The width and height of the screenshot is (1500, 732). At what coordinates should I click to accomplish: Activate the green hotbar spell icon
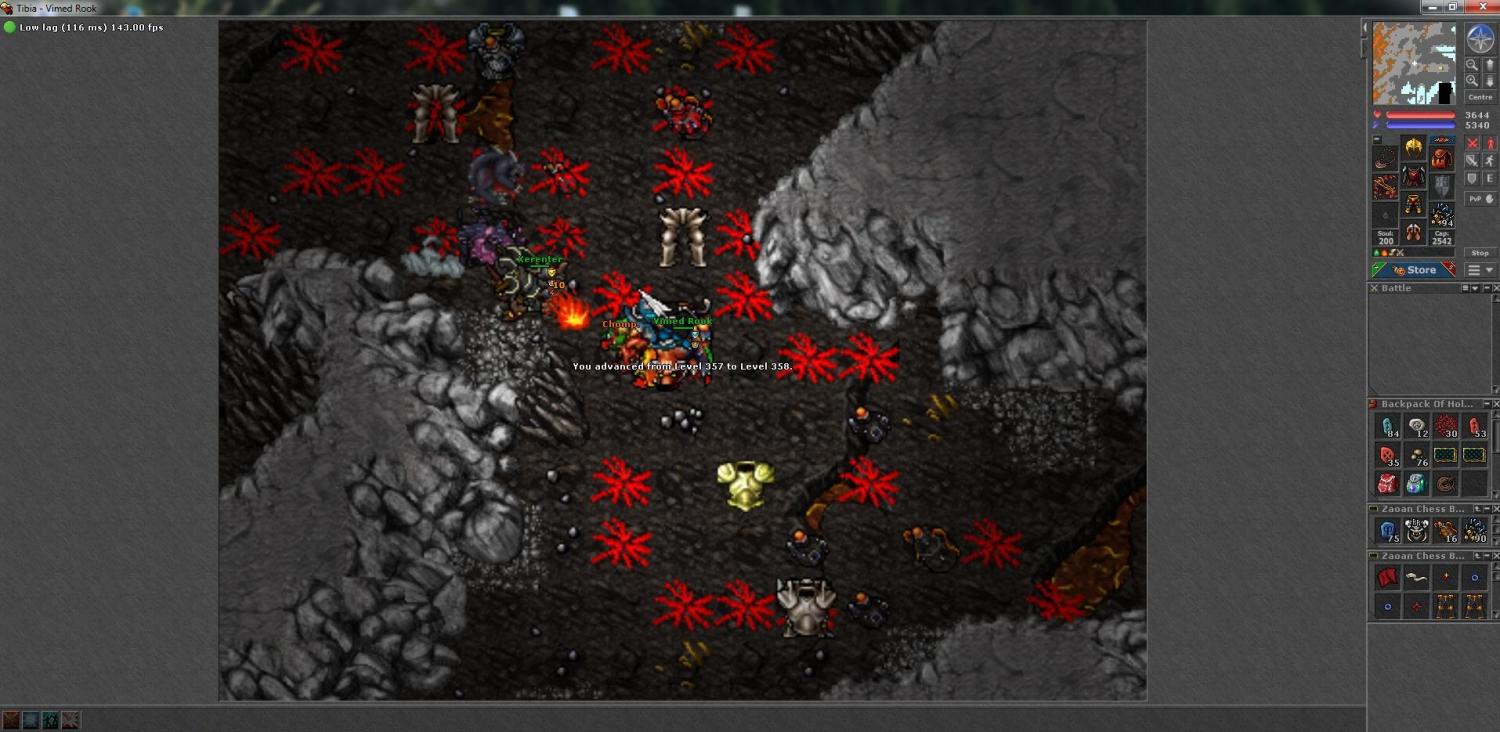(x=51, y=720)
